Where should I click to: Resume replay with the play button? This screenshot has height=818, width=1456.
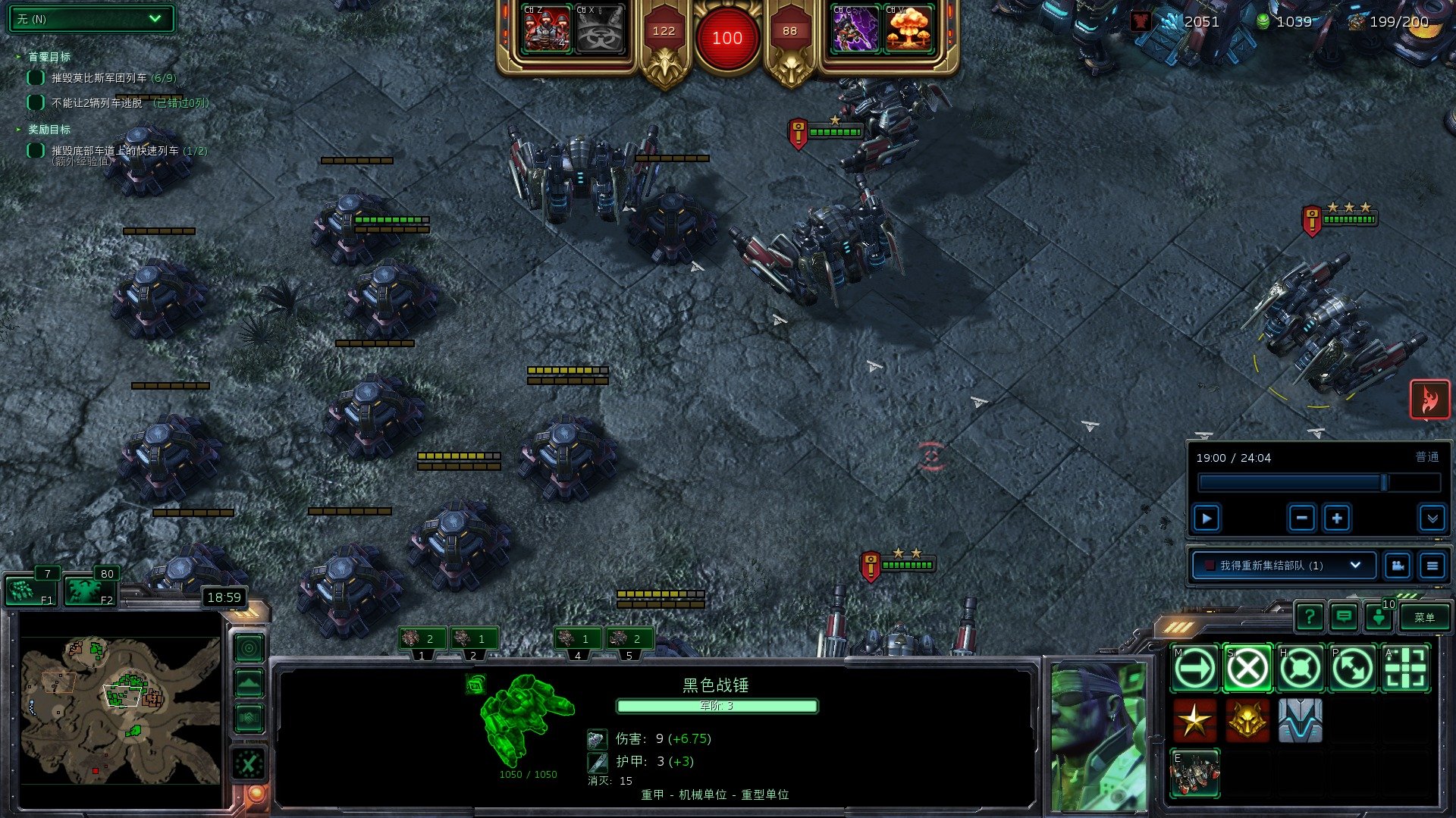click(x=1207, y=519)
